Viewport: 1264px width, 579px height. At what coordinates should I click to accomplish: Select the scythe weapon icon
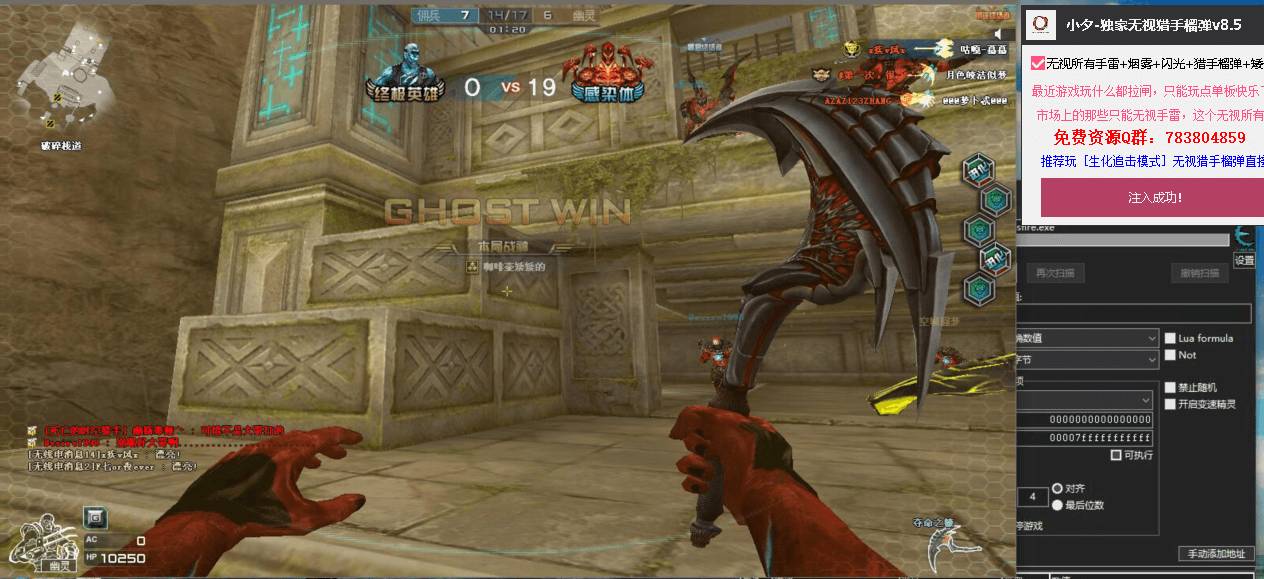coord(942,548)
